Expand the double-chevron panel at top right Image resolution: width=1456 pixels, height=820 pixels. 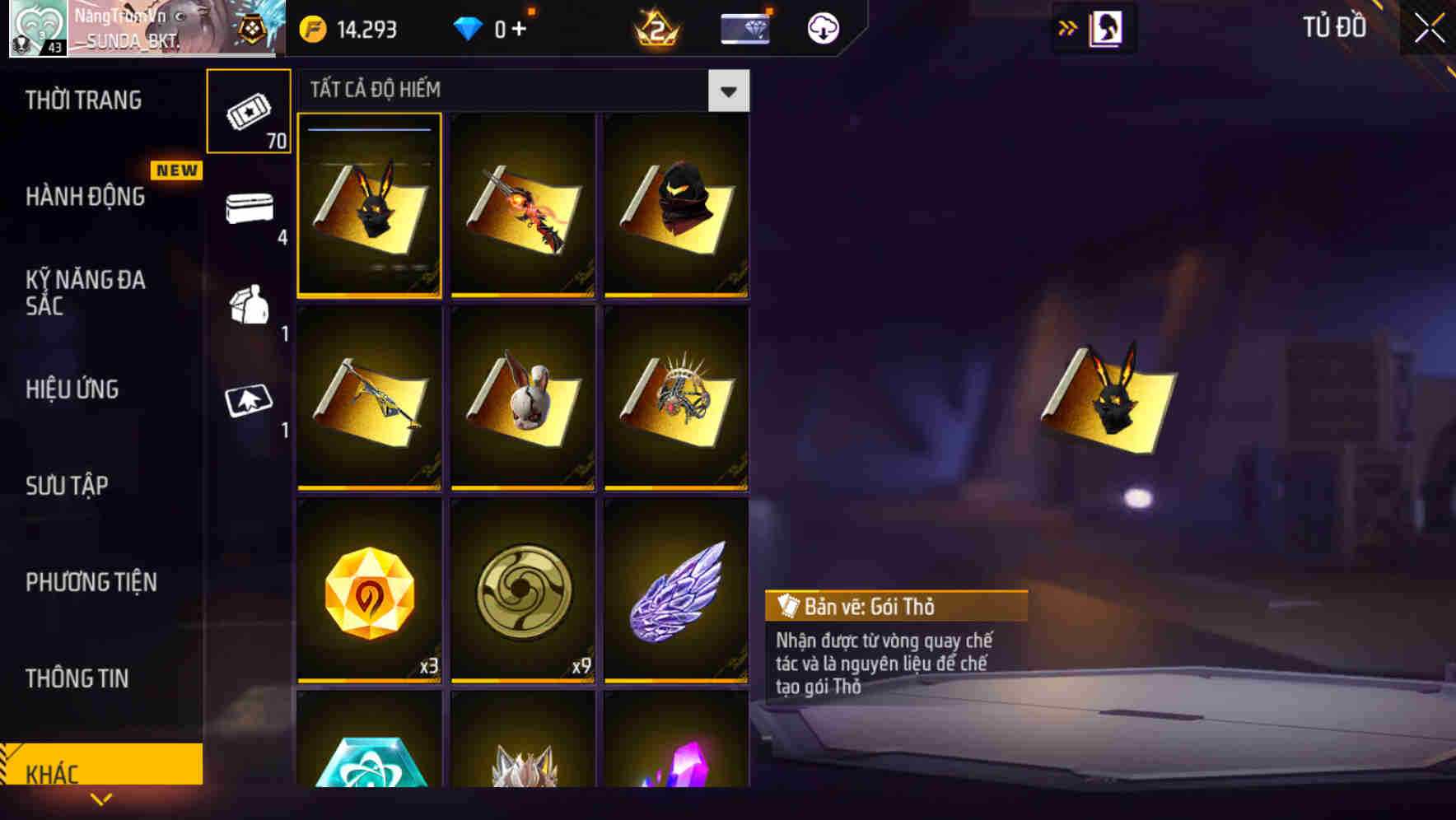pyautogui.click(x=1066, y=27)
